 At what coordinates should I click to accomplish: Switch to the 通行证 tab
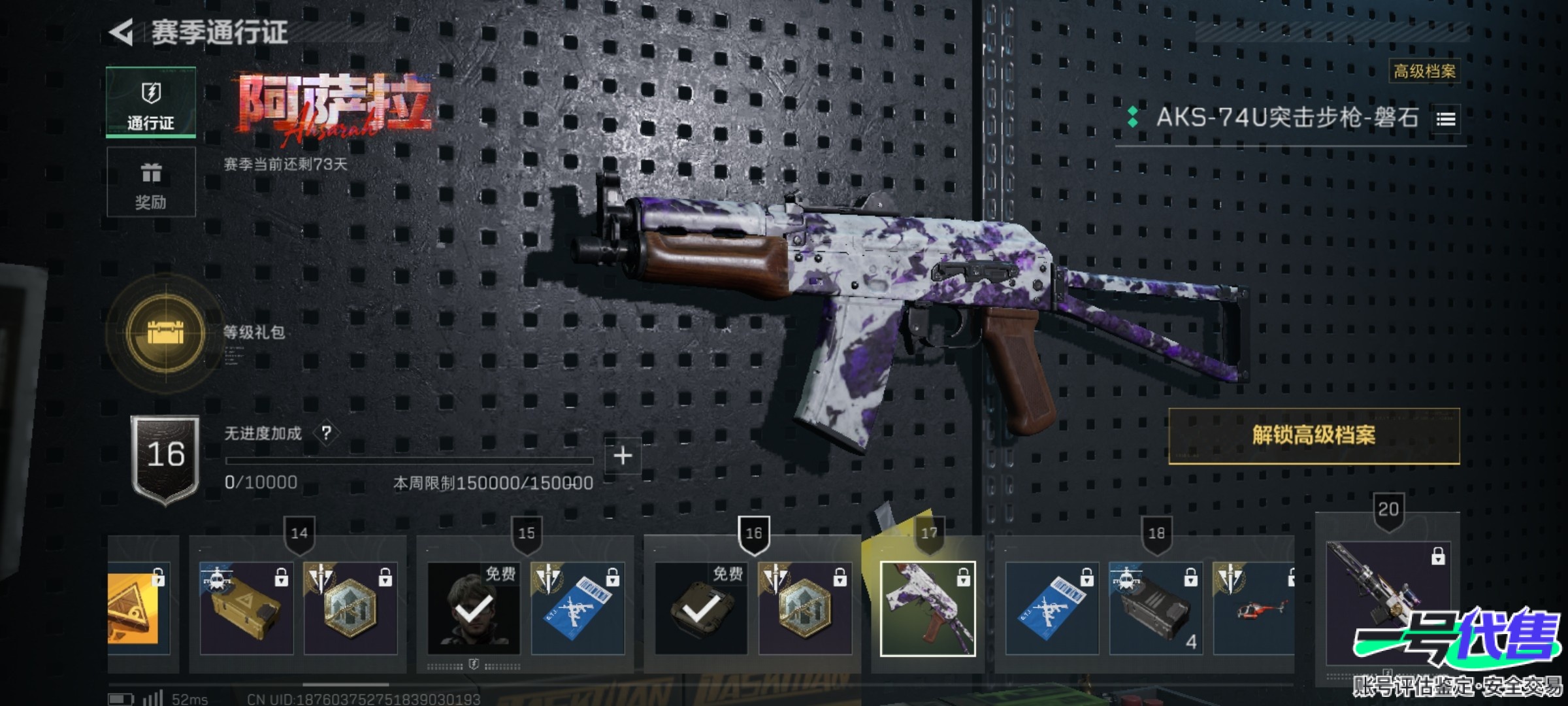151,103
